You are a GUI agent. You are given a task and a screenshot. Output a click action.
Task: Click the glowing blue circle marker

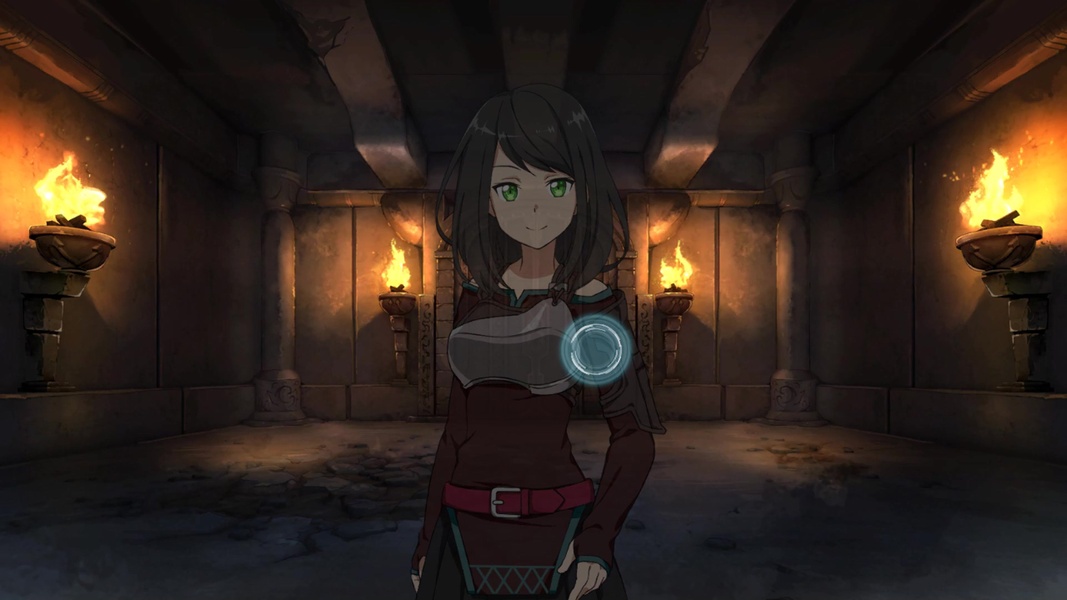pos(591,348)
